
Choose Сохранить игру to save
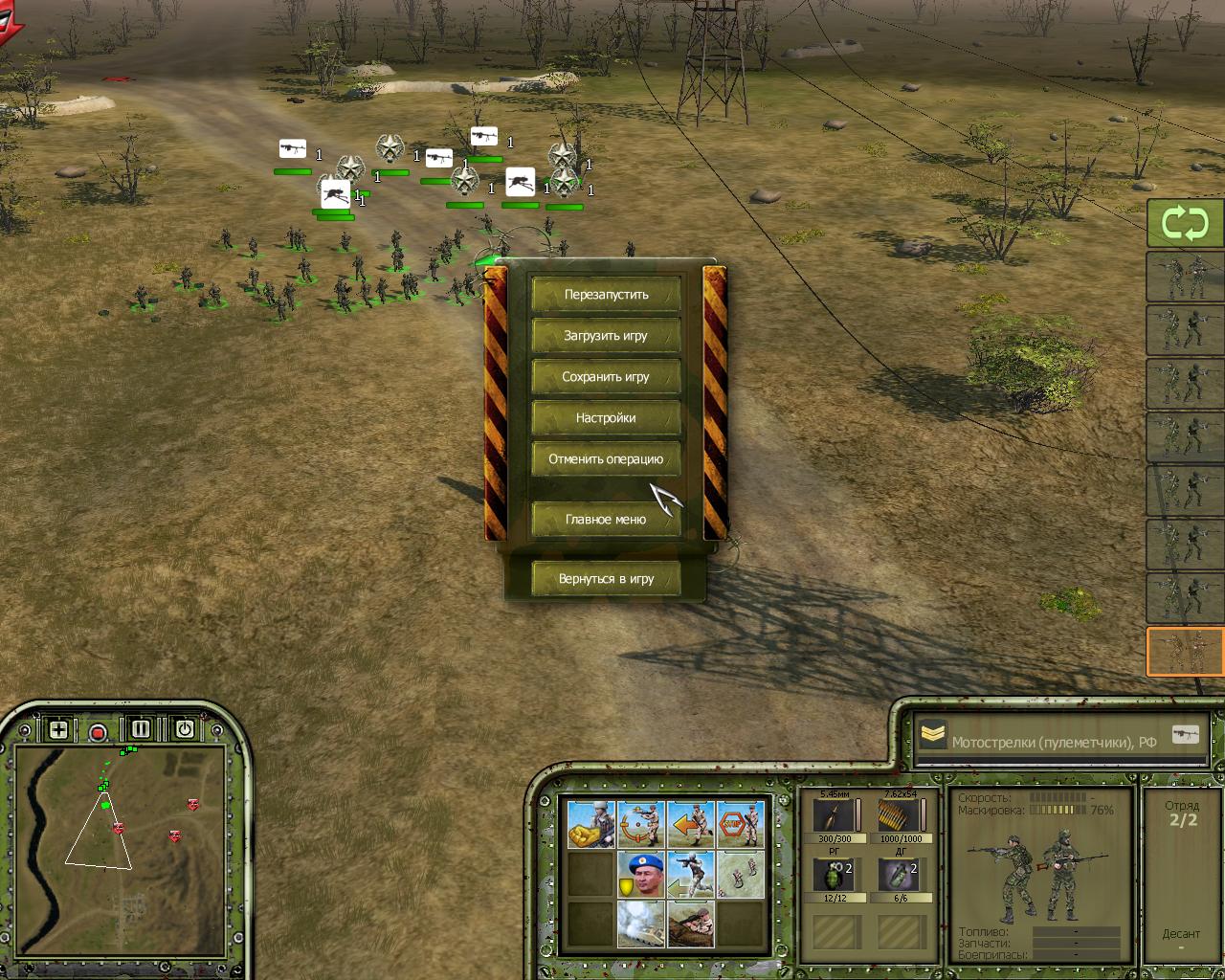(x=606, y=377)
